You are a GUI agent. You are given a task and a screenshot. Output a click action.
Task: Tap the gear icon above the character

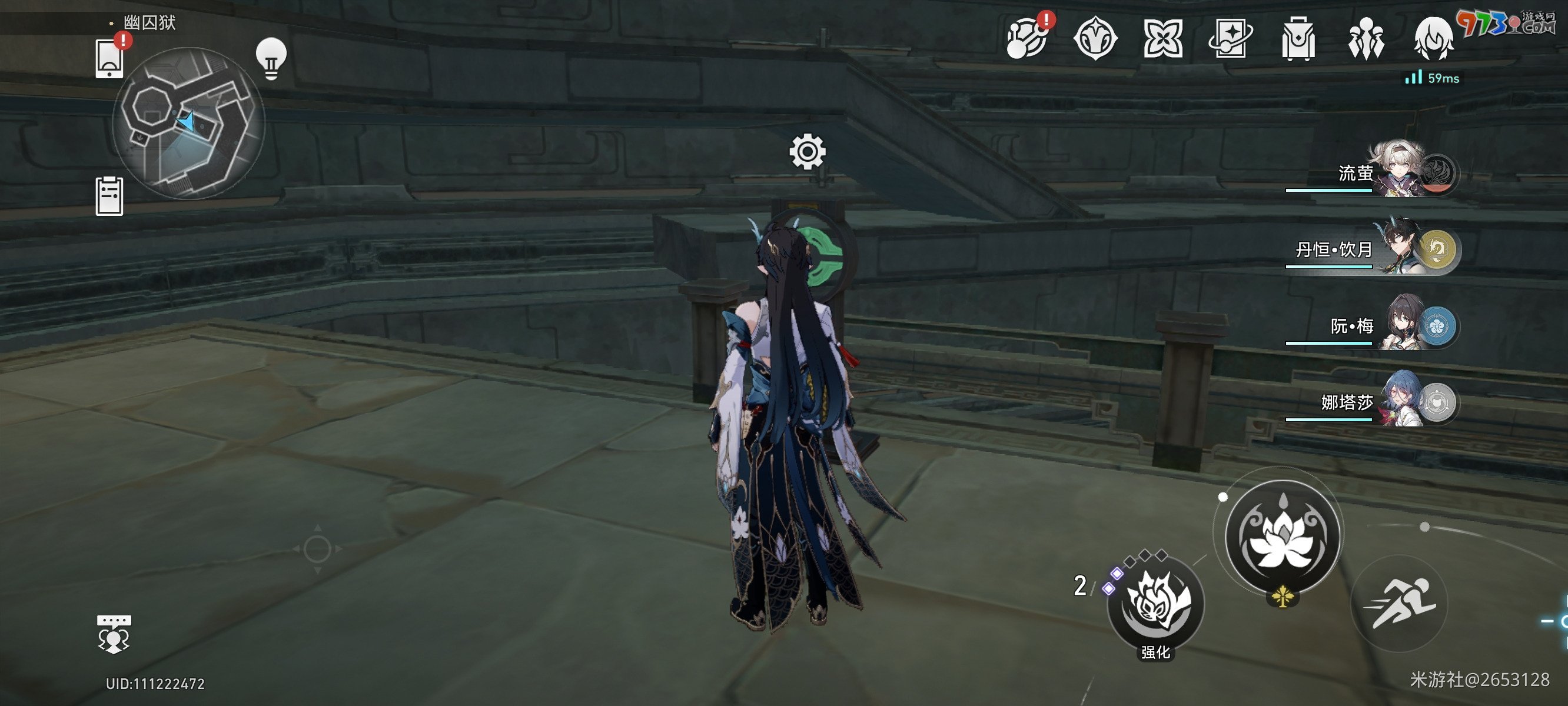click(x=808, y=152)
